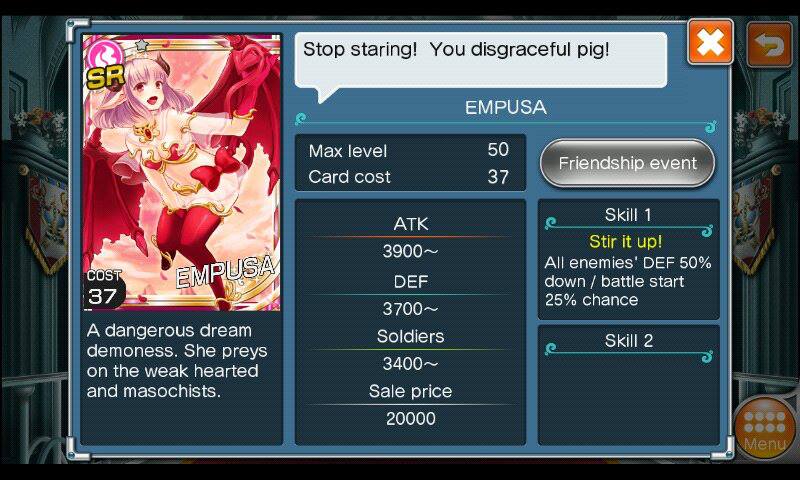
Task: Select the Skill 1 Stir it up! panel
Action: (628, 258)
